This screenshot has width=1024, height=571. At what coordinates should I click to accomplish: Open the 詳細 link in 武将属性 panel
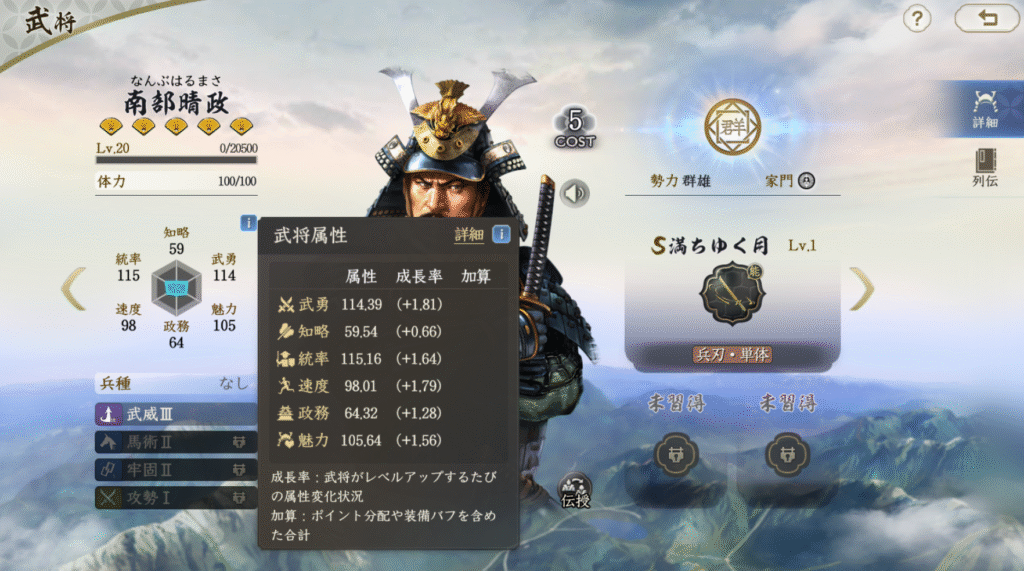[468, 235]
